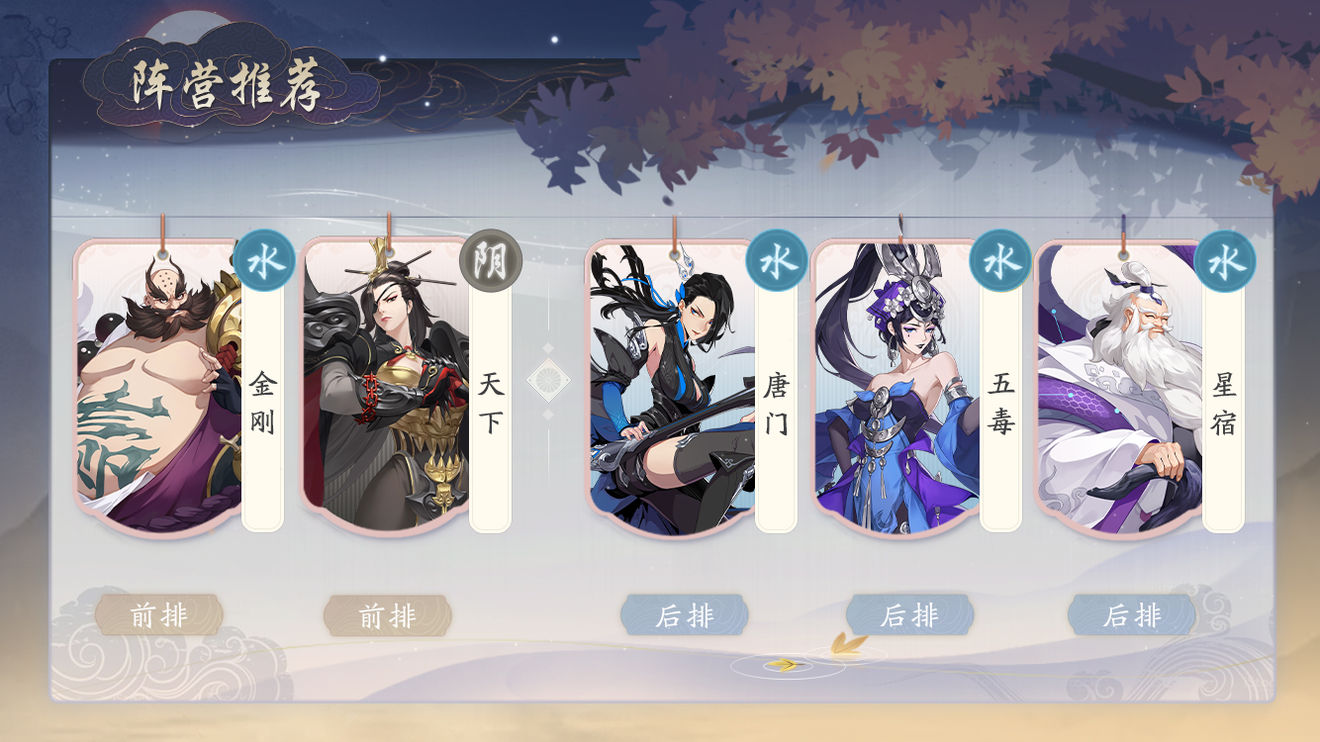Click the 水 badge above 星宿's portrait
1320x742 pixels.
tap(1228, 261)
